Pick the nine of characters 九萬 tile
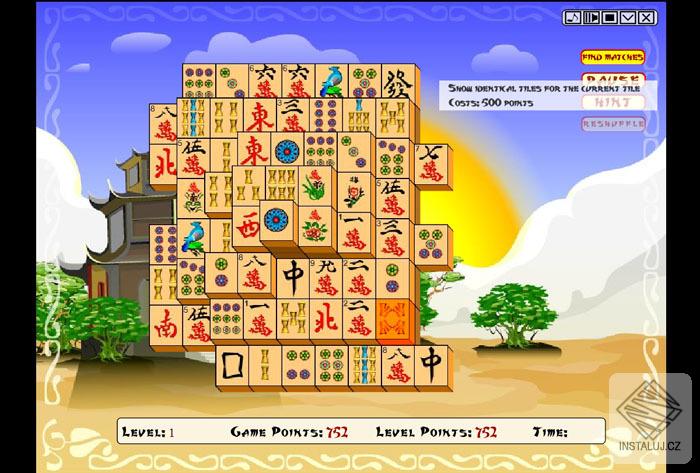The width and height of the screenshot is (700, 473). pos(325,274)
